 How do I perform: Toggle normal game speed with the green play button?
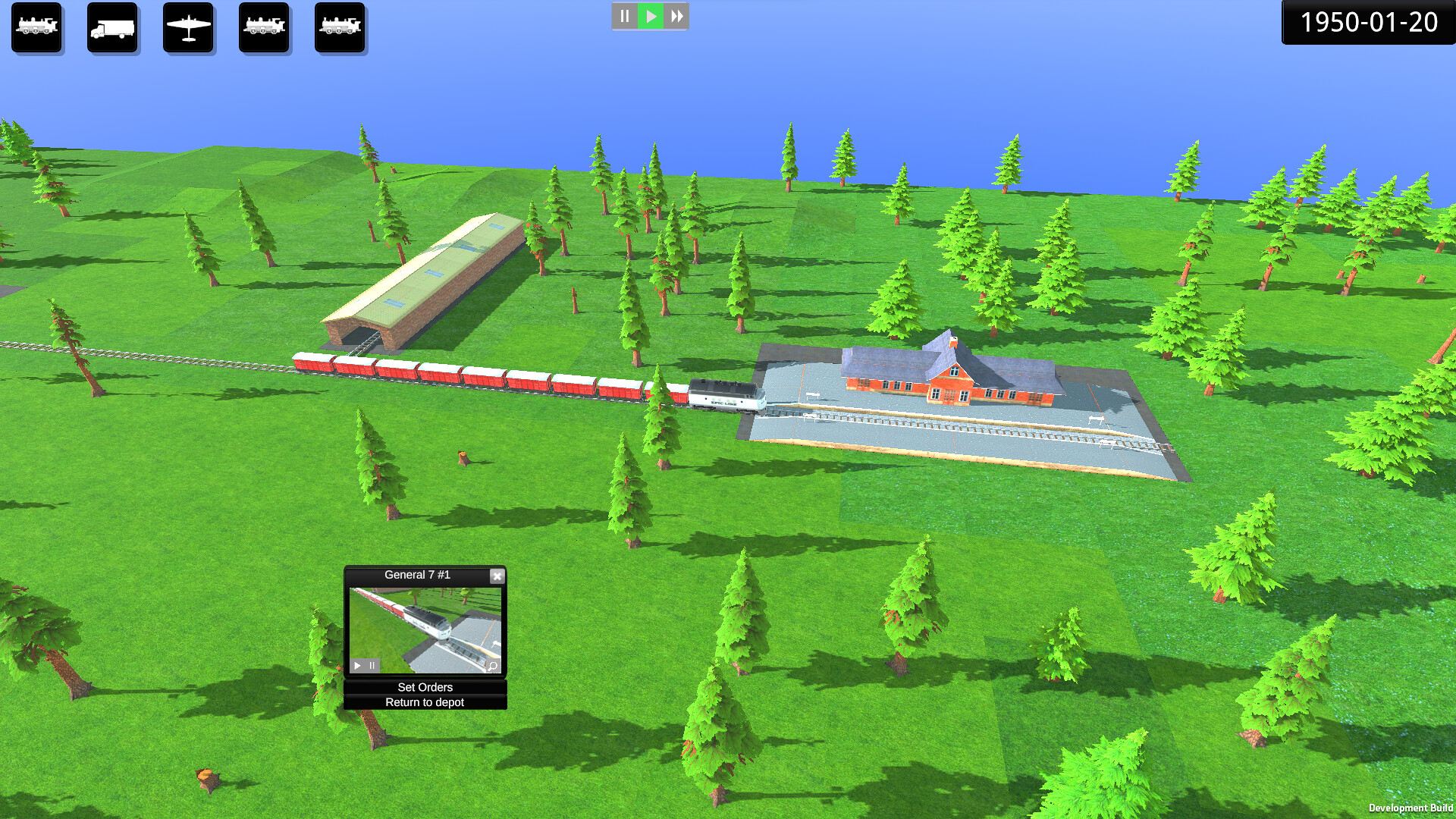(x=650, y=15)
